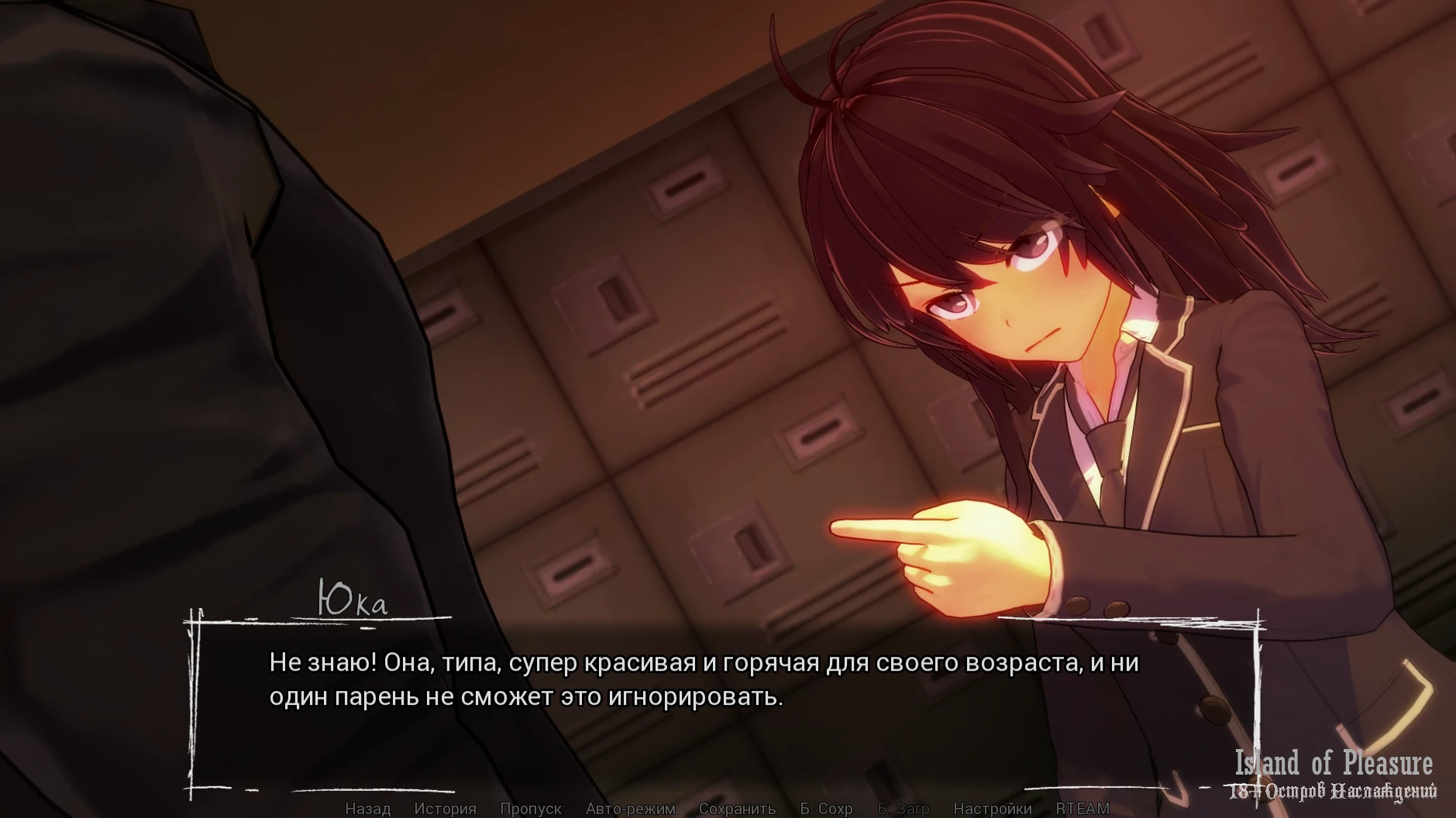Open the История dialogue log
Viewport: 1456px width, 818px height.
[445, 809]
